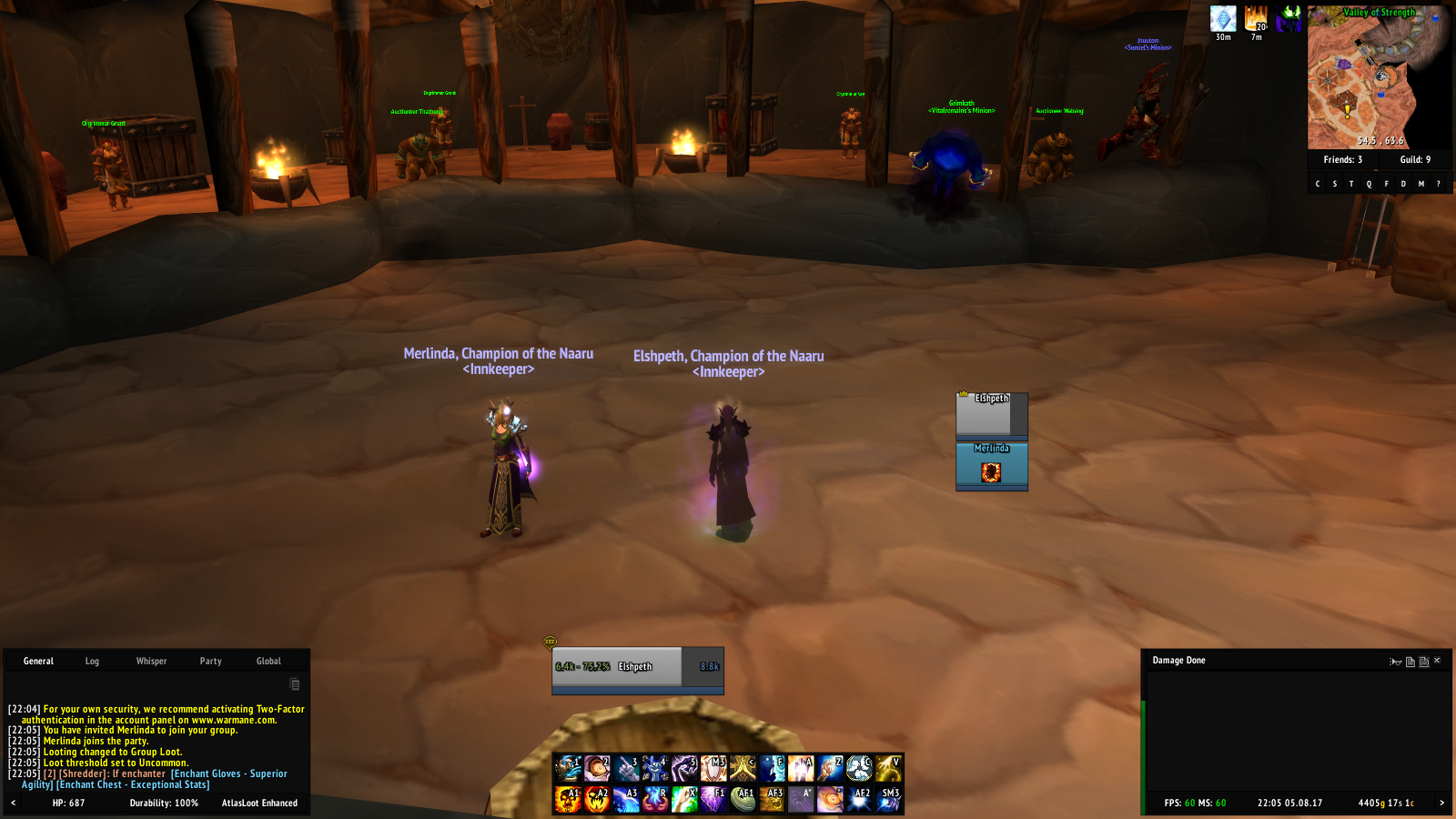1456x819 pixels.
Task: Open the Enchant Gloves - Superior Agility item link
Action: pos(227,773)
